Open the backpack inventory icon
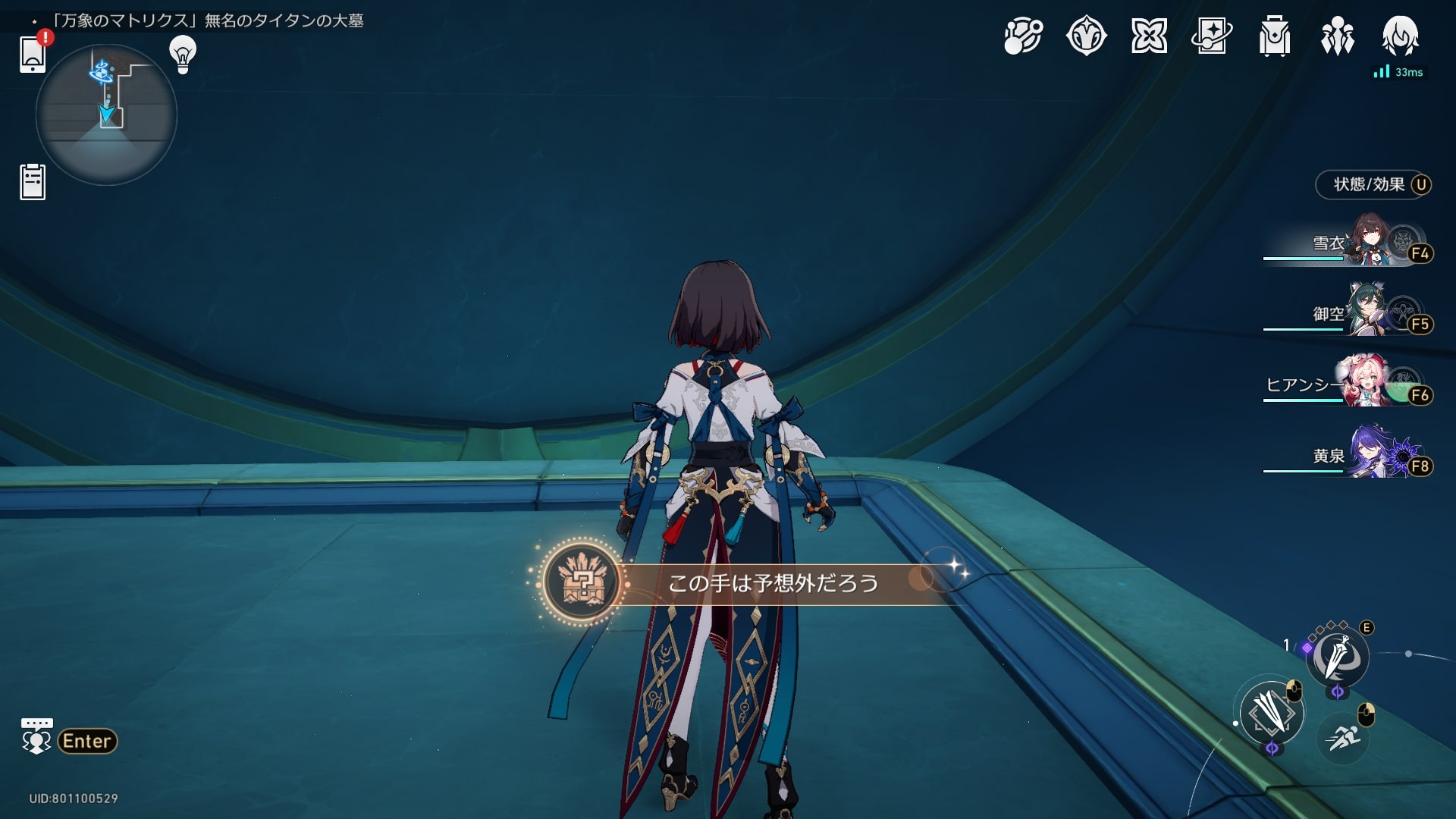The image size is (1456, 819). [1274, 36]
